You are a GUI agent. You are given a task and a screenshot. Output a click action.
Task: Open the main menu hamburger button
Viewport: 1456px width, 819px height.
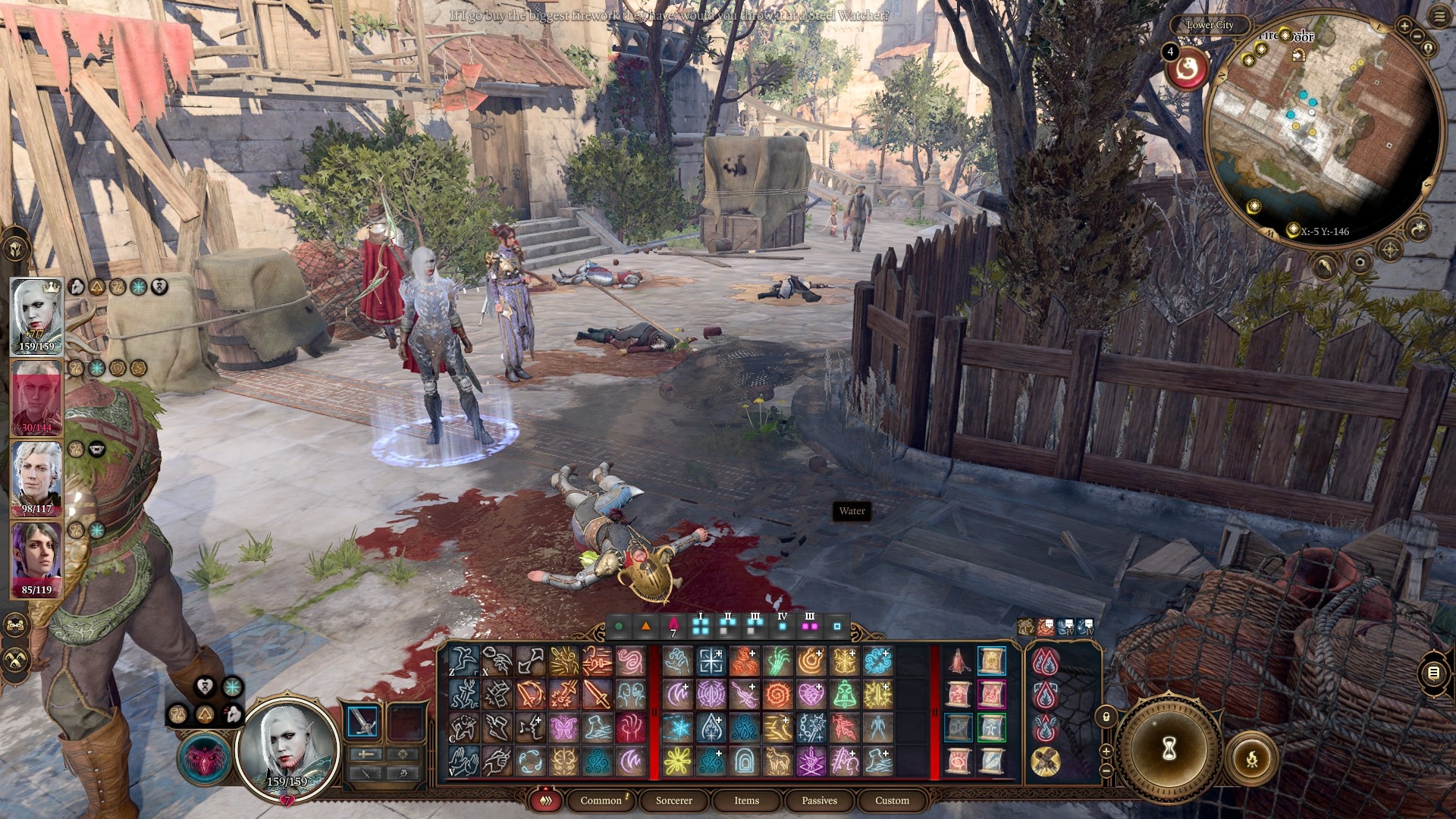pos(1439,17)
